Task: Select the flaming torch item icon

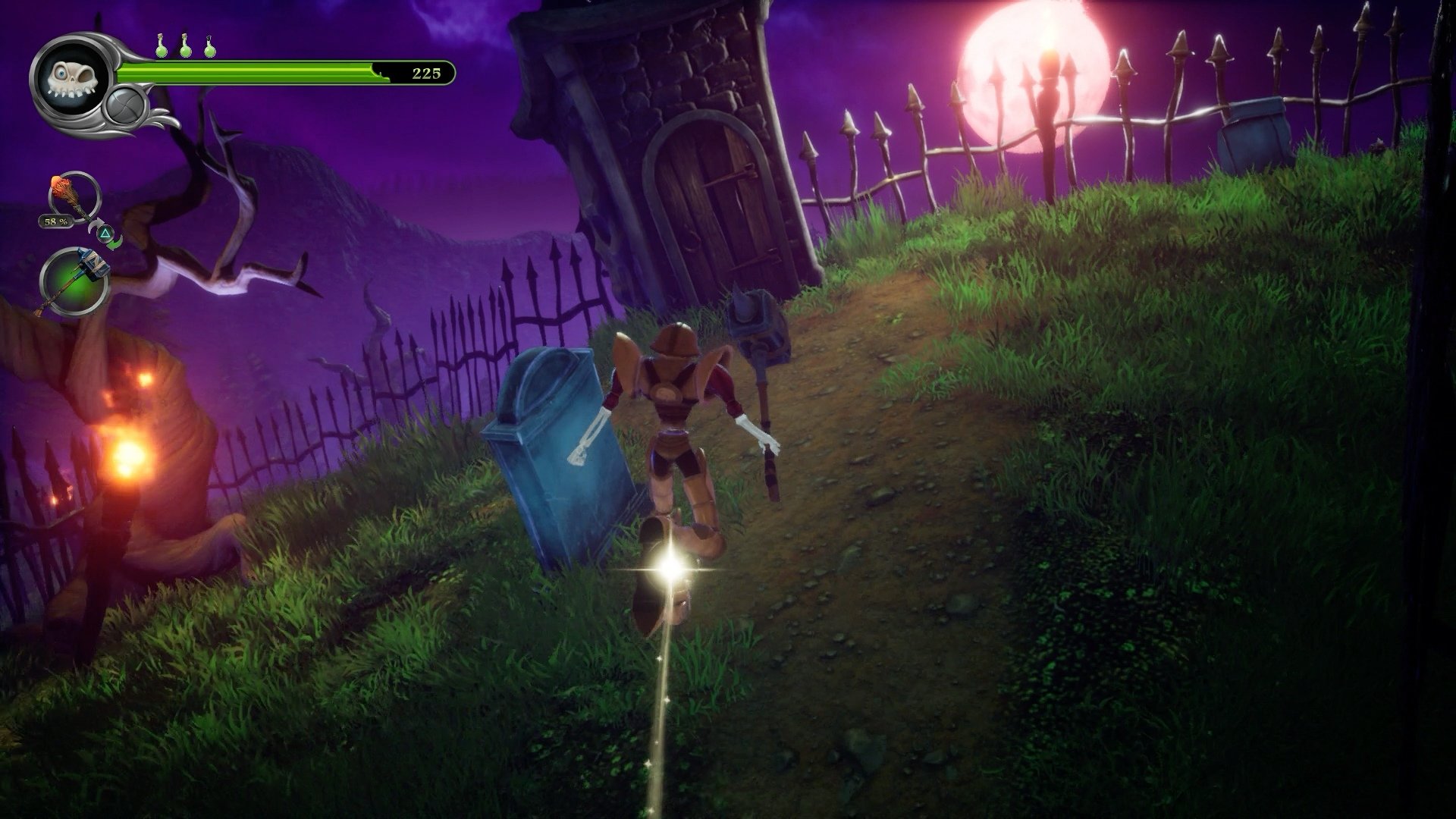Action: click(x=72, y=193)
